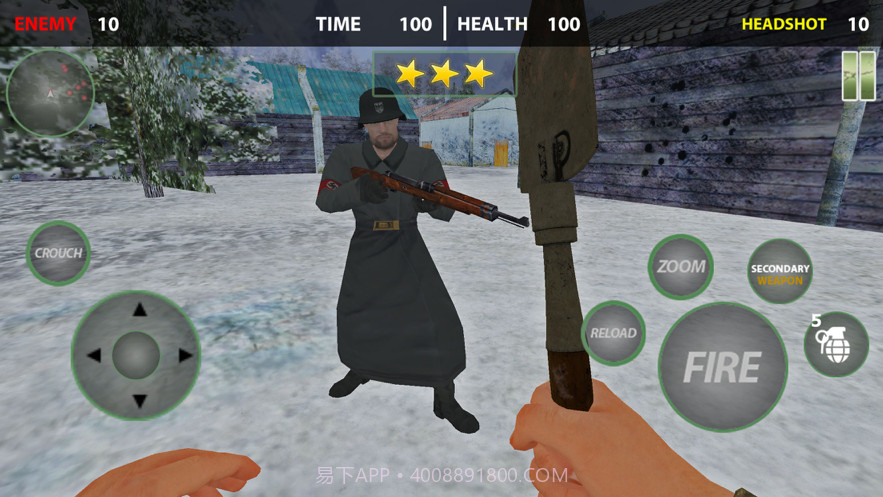Tap the FIRE button
883x497 pixels.
pos(722,367)
